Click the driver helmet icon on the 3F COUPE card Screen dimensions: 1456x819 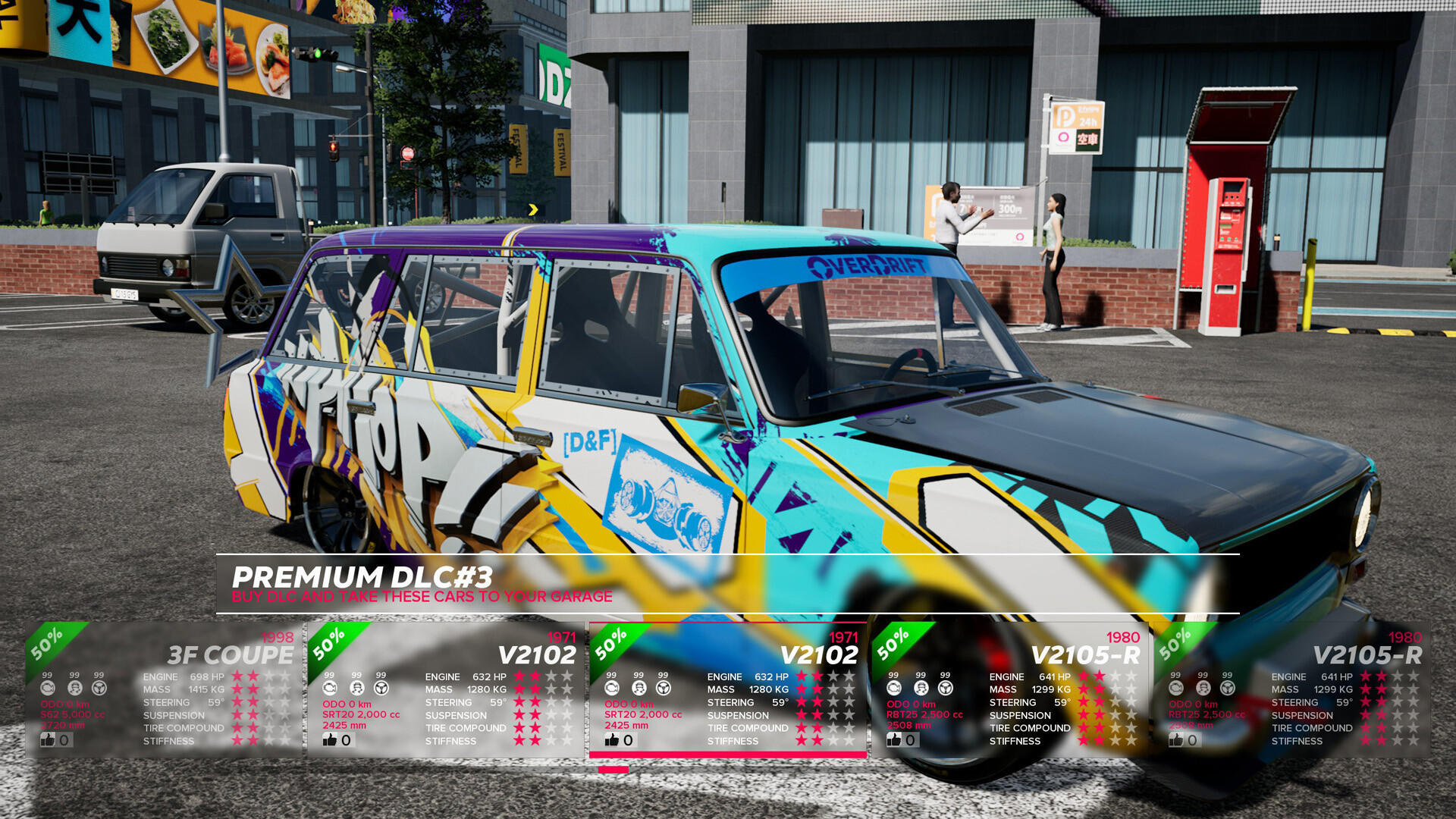[74, 687]
